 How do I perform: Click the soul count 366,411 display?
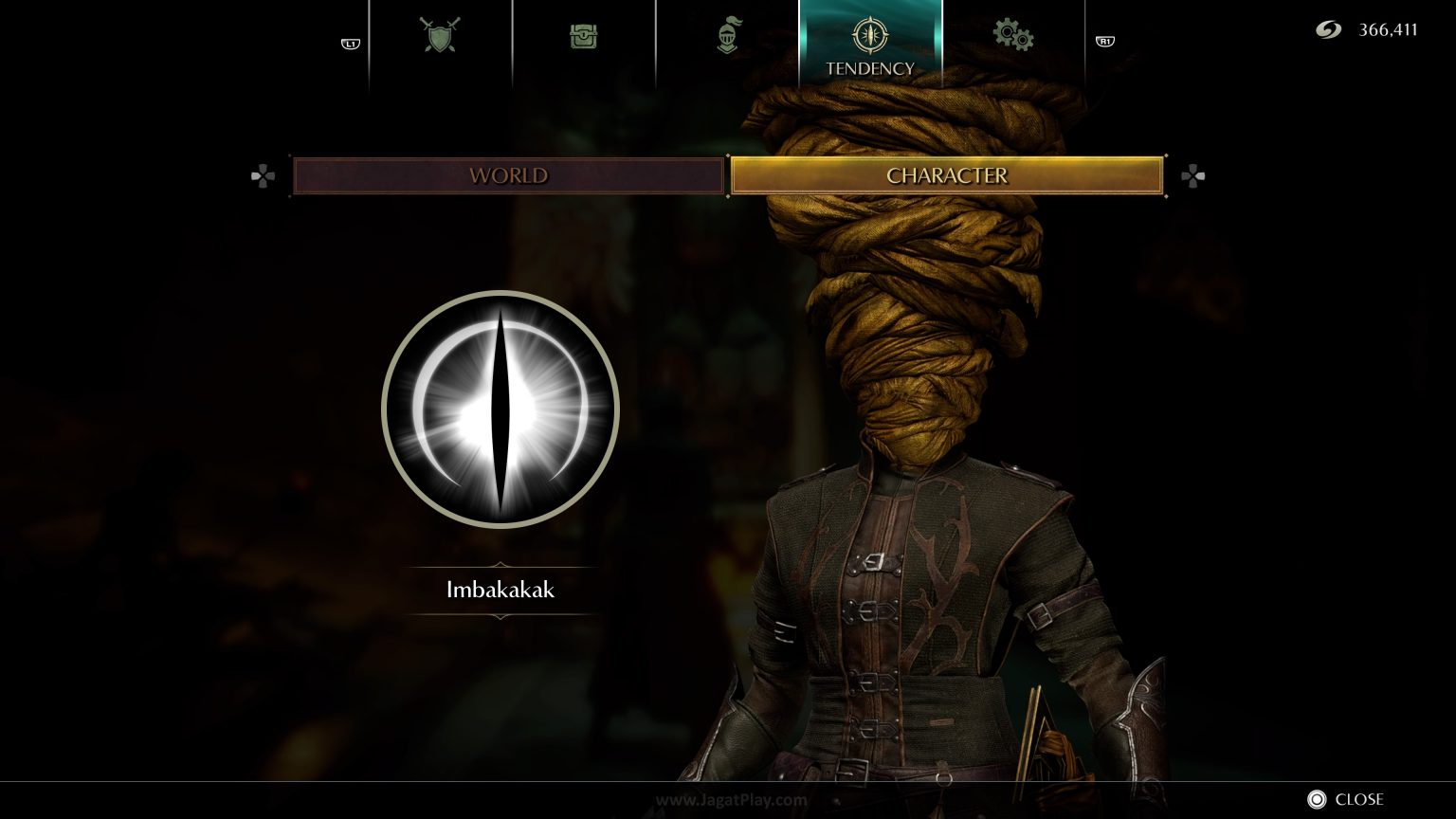(1390, 29)
